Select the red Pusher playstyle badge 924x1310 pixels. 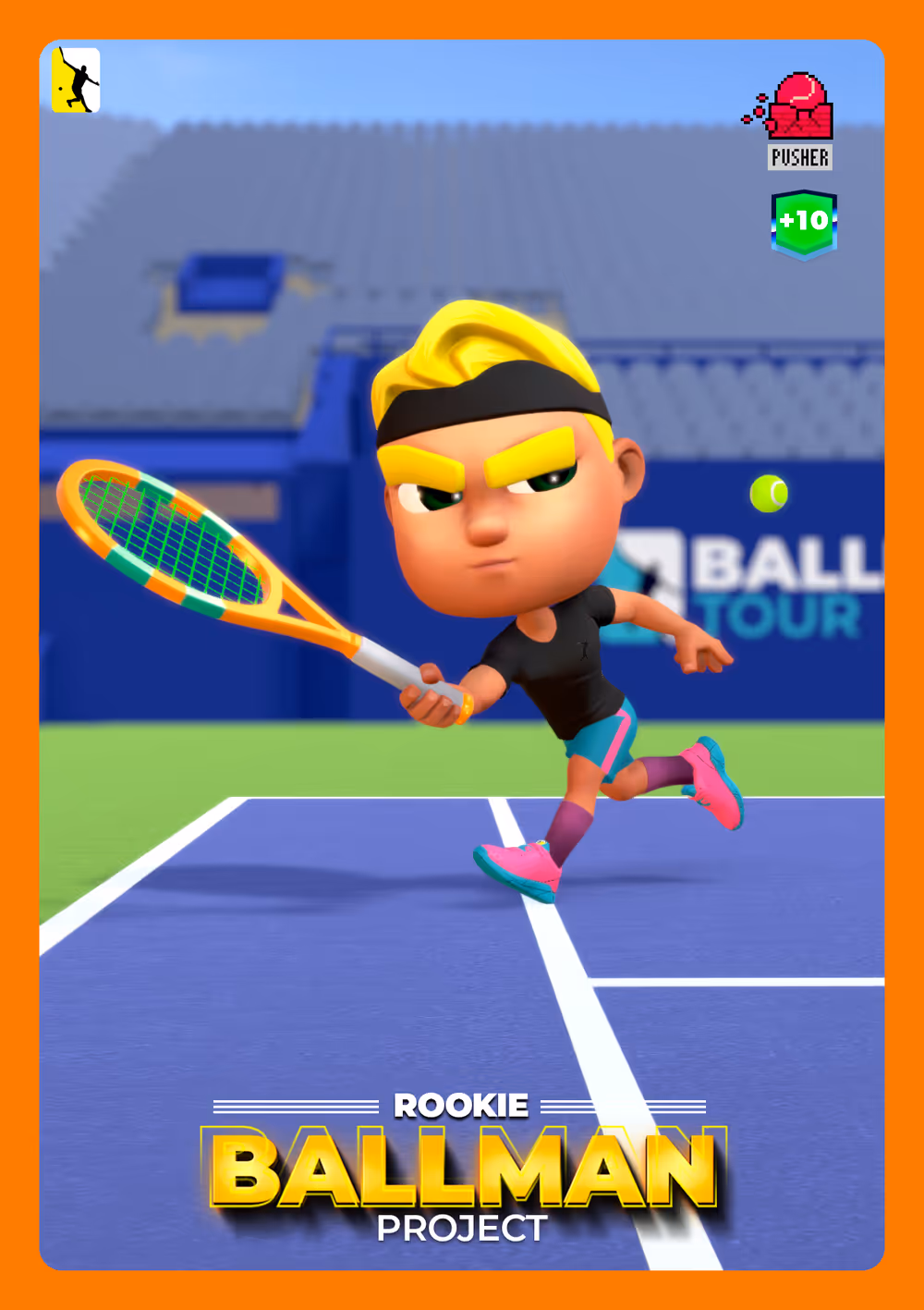[x=799, y=120]
